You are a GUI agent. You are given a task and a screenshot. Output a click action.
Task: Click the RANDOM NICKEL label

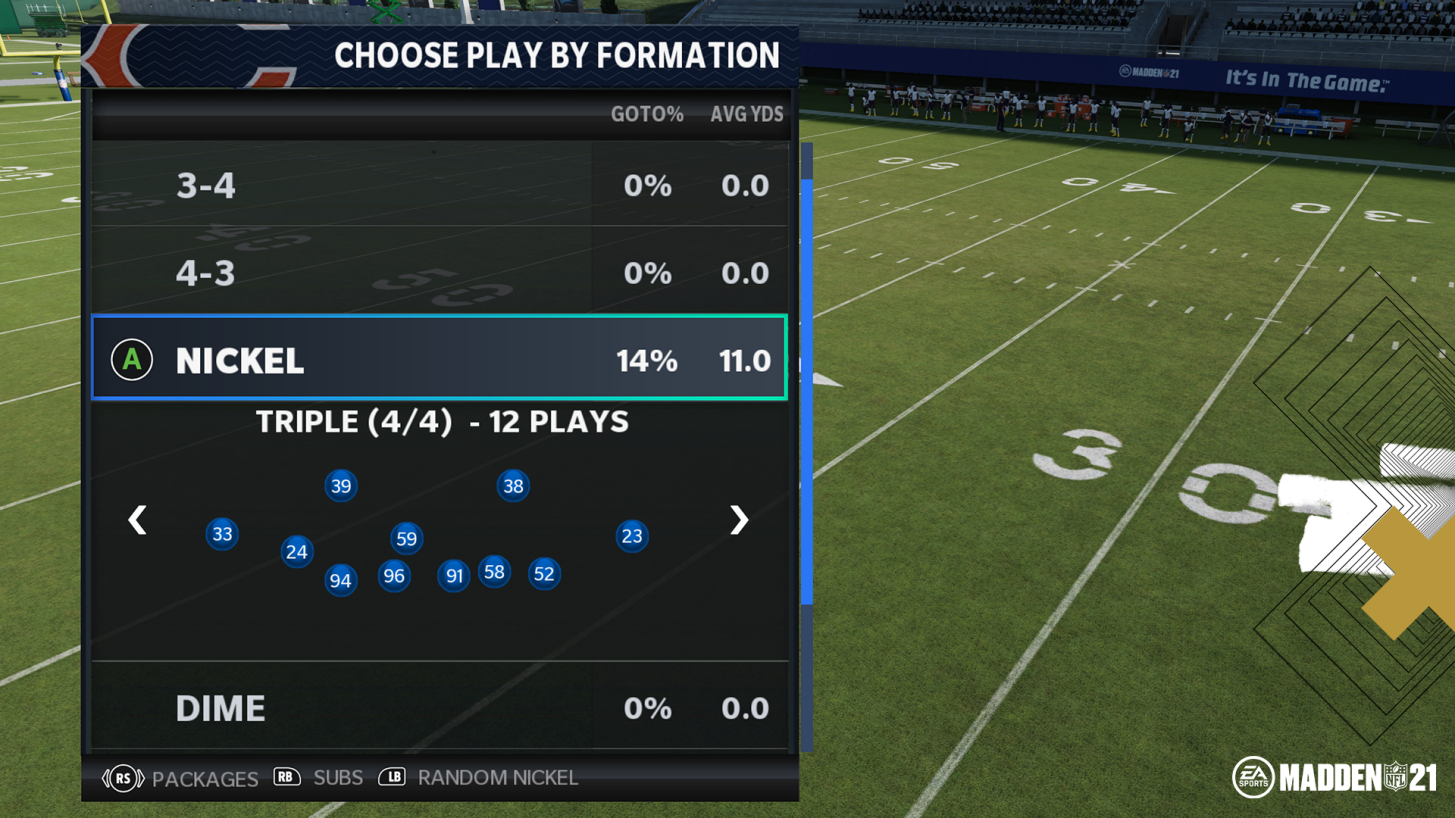pyautogui.click(x=498, y=777)
